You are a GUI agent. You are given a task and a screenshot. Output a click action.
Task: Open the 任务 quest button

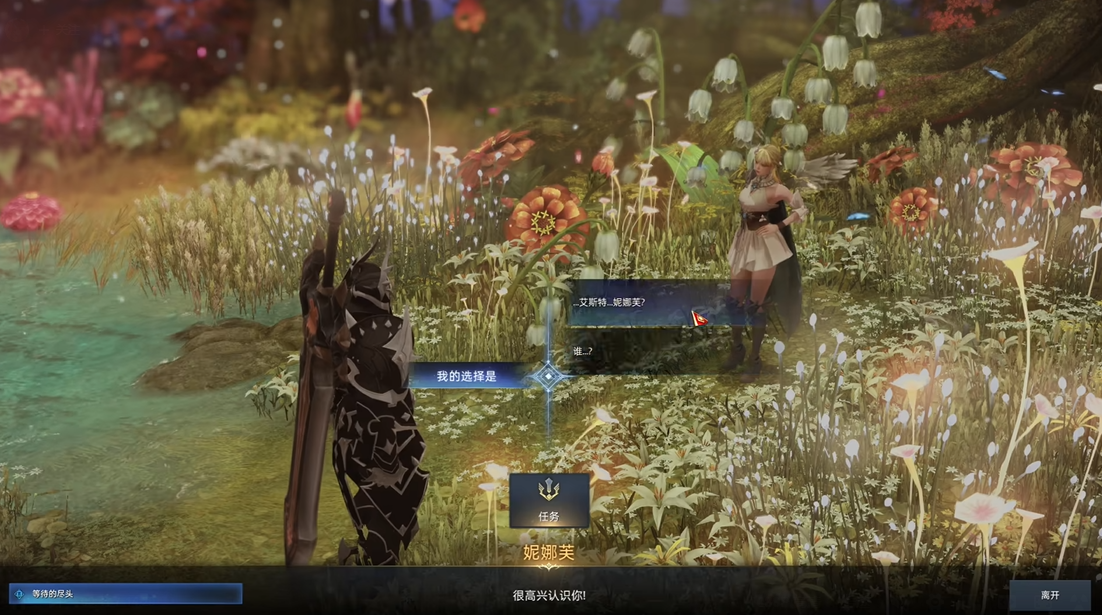click(x=549, y=500)
